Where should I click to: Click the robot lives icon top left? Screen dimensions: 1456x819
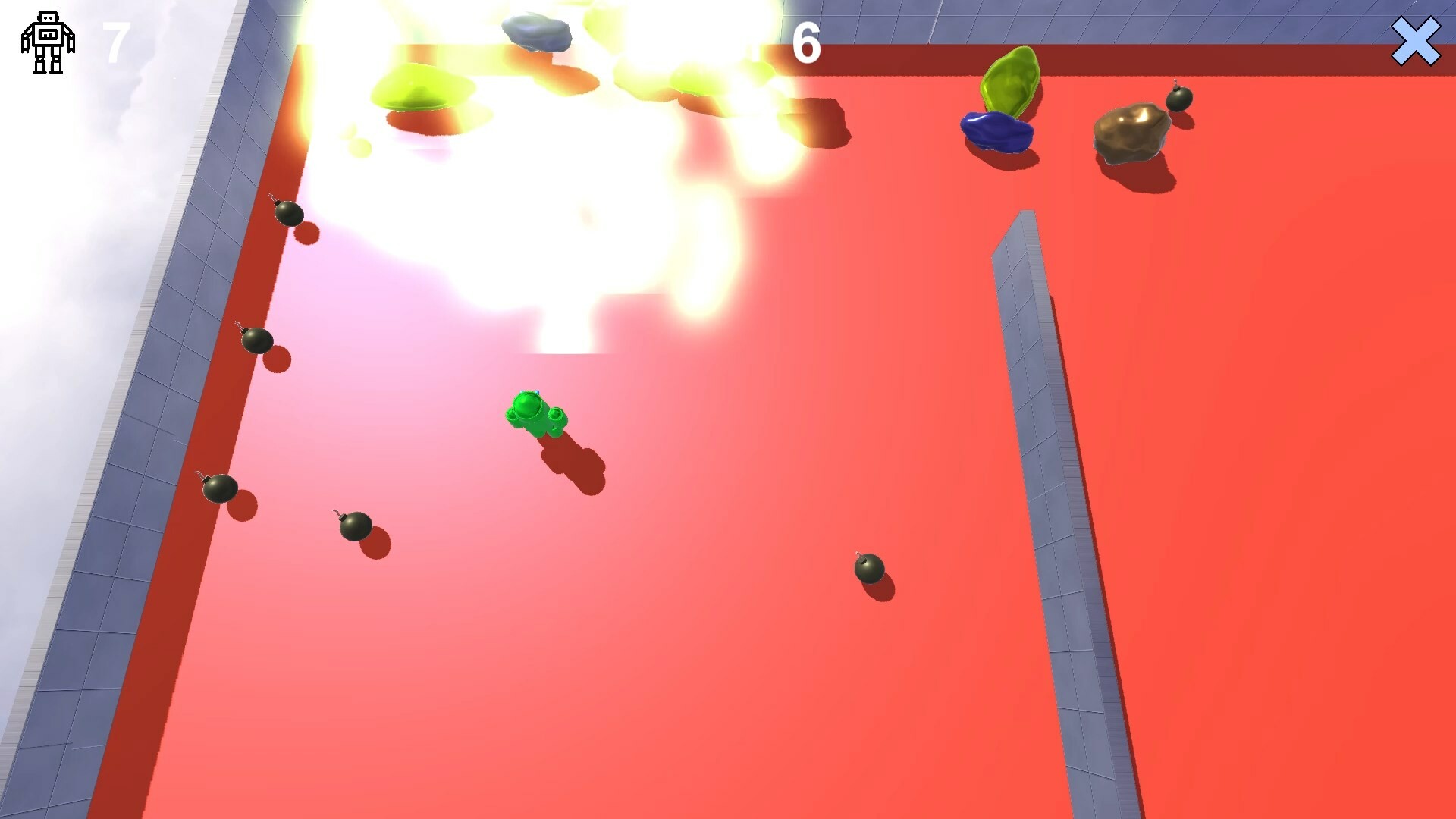coord(49,42)
